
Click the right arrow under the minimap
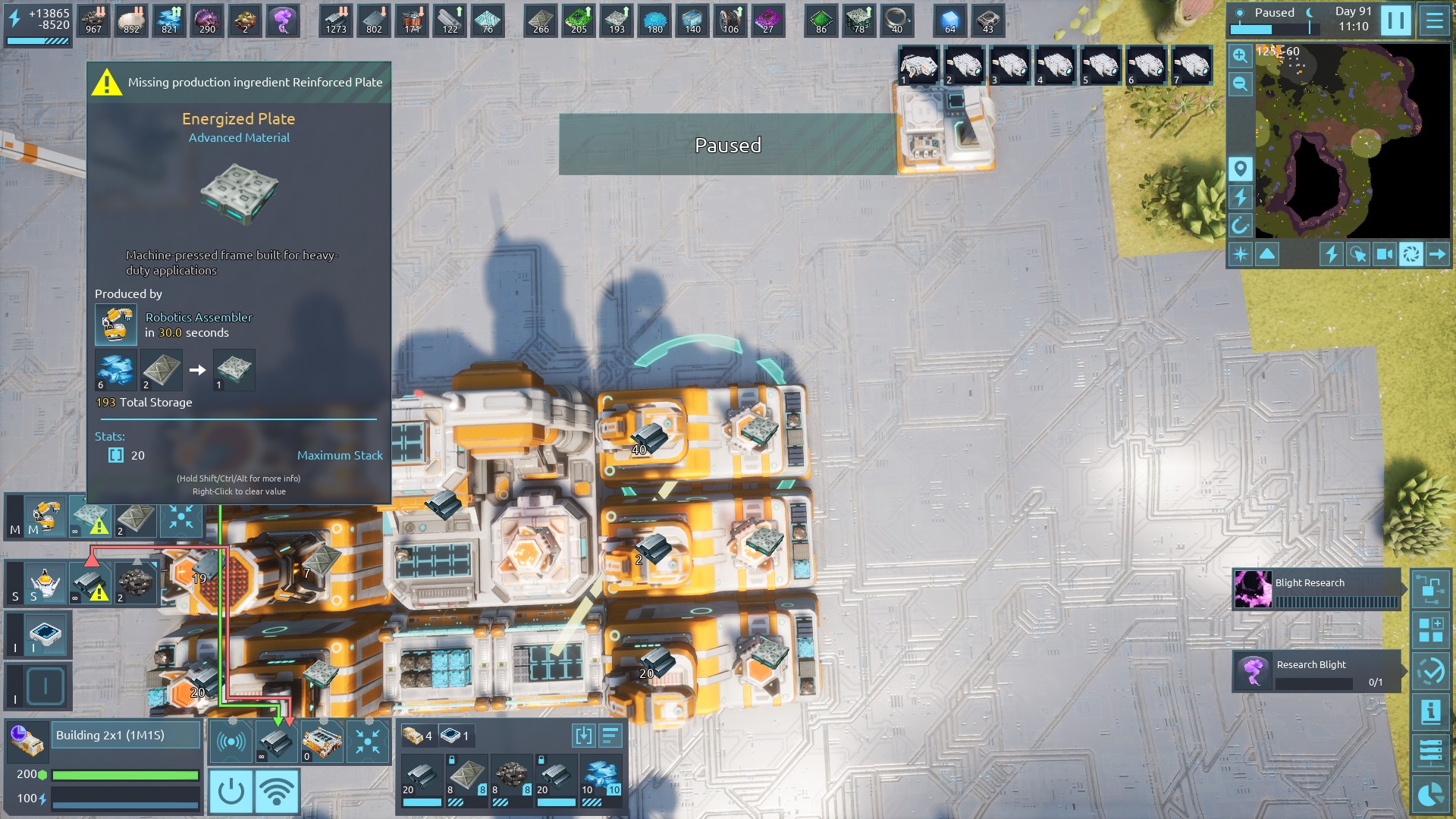pos(1437,254)
